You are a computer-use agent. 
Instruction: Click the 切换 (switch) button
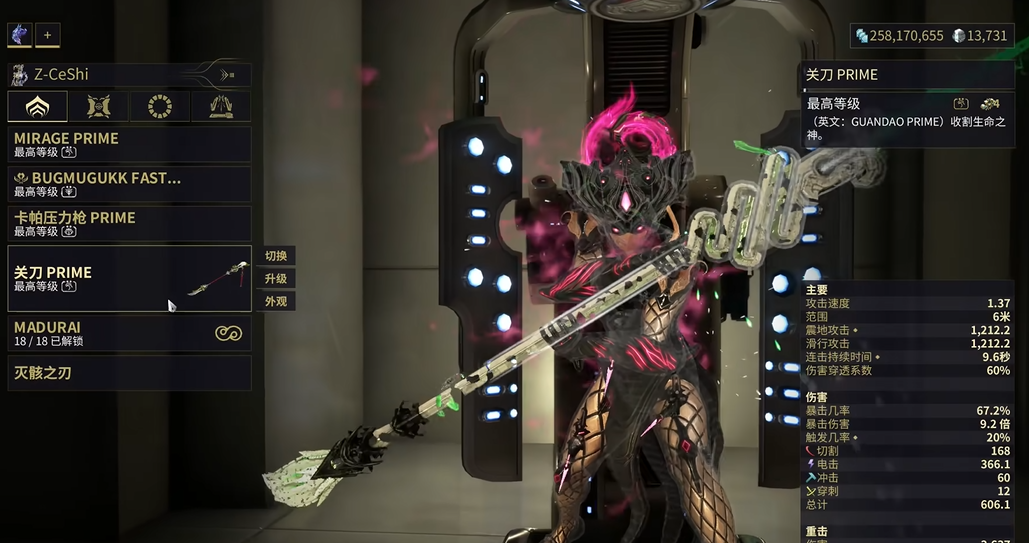pos(276,257)
